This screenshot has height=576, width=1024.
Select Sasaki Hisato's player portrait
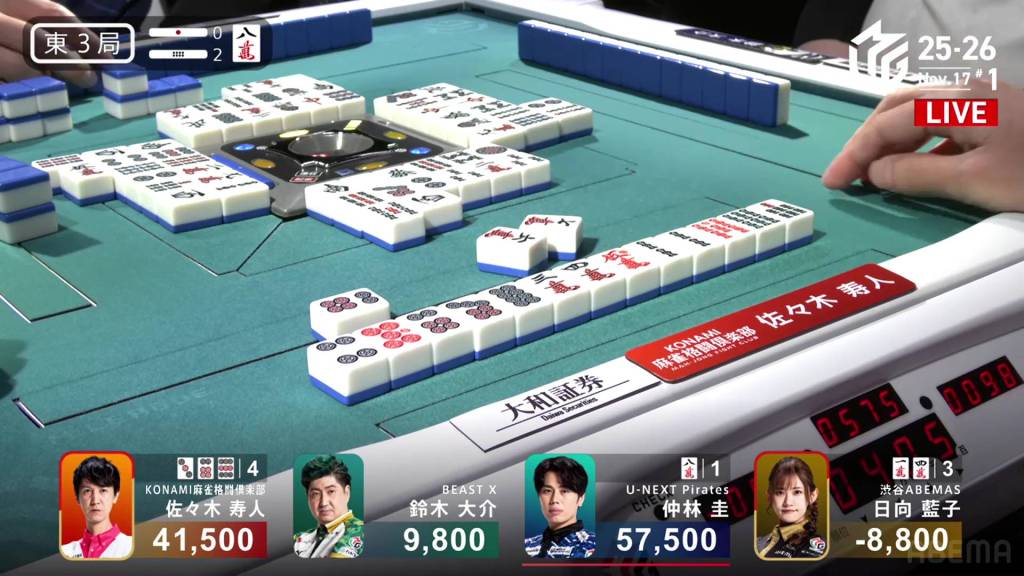pos(96,505)
